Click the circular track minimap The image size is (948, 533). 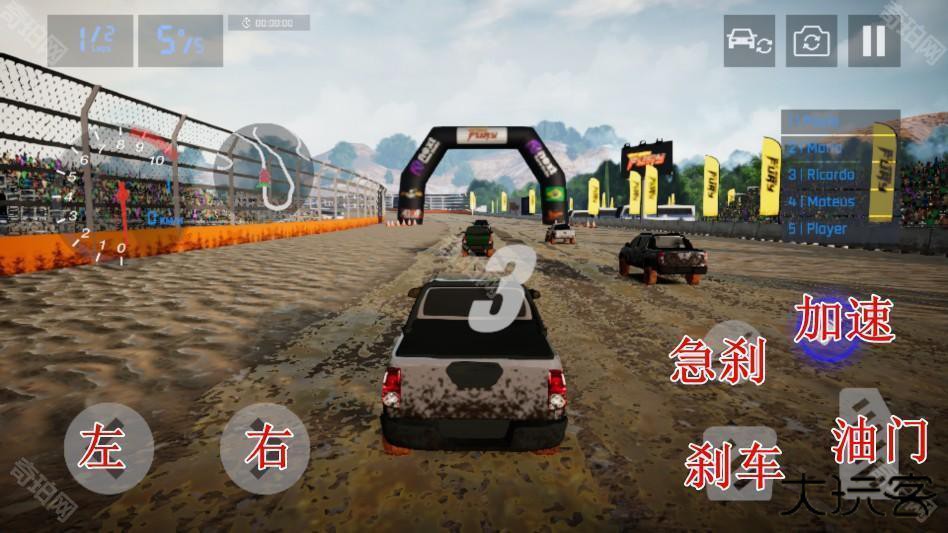click(264, 167)
